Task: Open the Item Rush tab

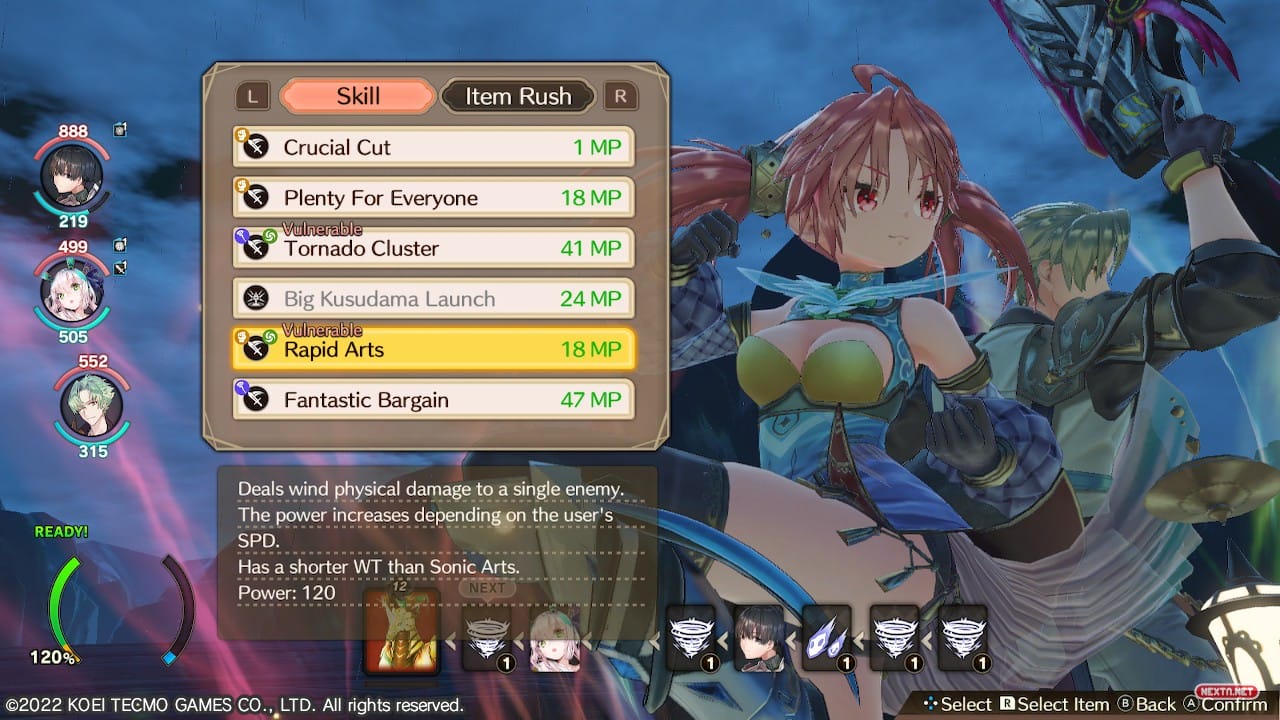Action: point(518,96)
